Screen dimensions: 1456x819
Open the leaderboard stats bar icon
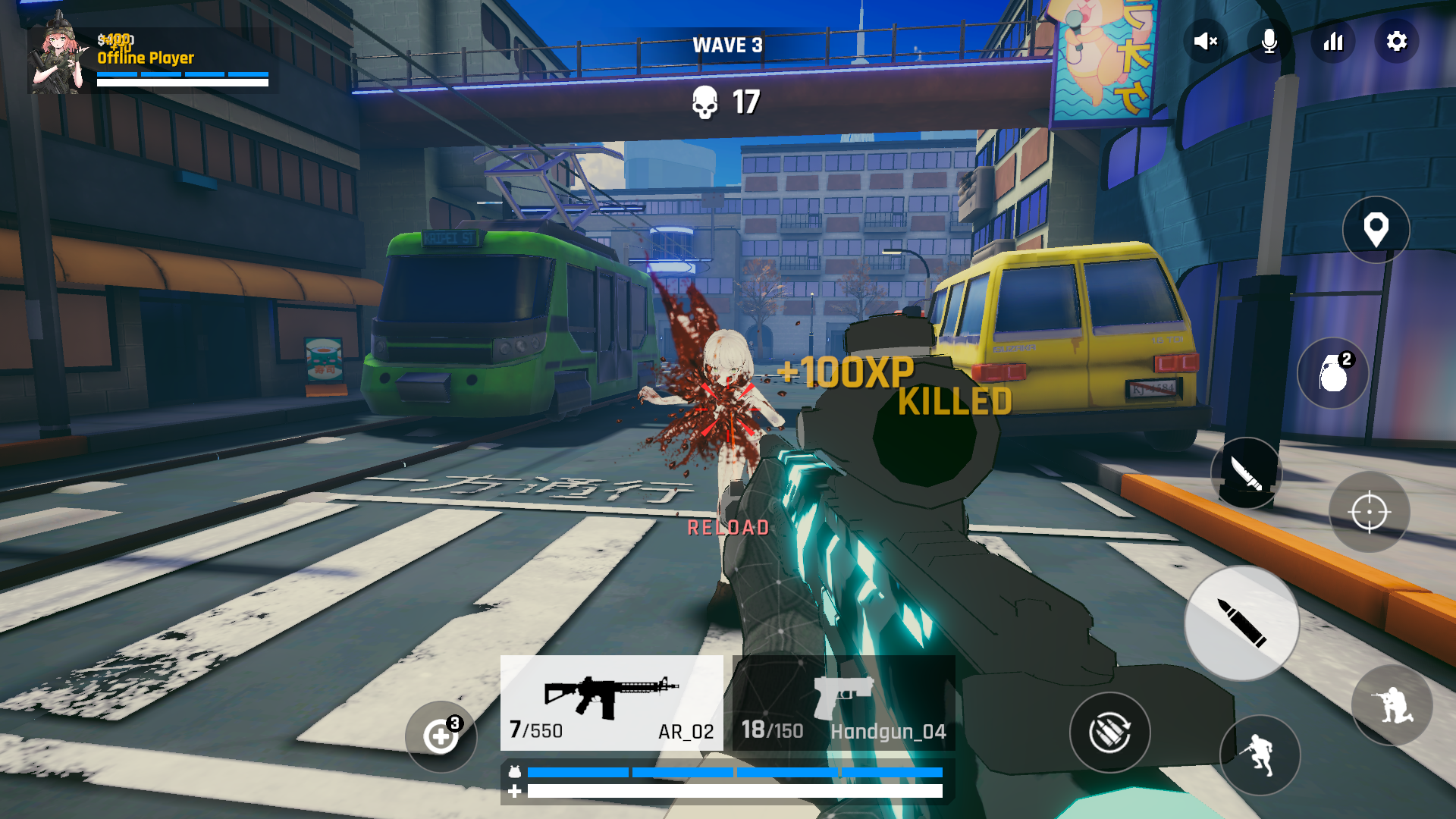pyautogui.click(x=1333, y=41)
